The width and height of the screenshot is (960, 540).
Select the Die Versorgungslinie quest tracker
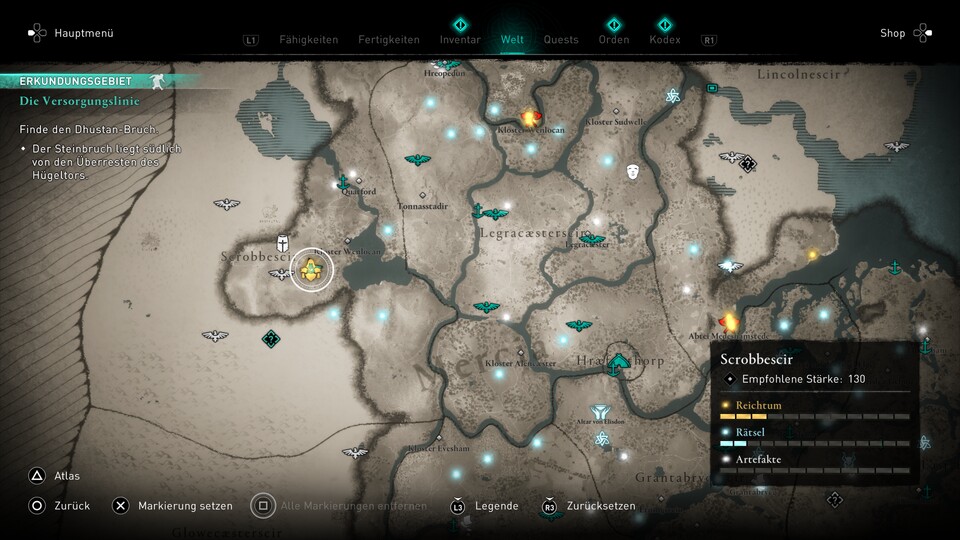(x=79, y=101)
